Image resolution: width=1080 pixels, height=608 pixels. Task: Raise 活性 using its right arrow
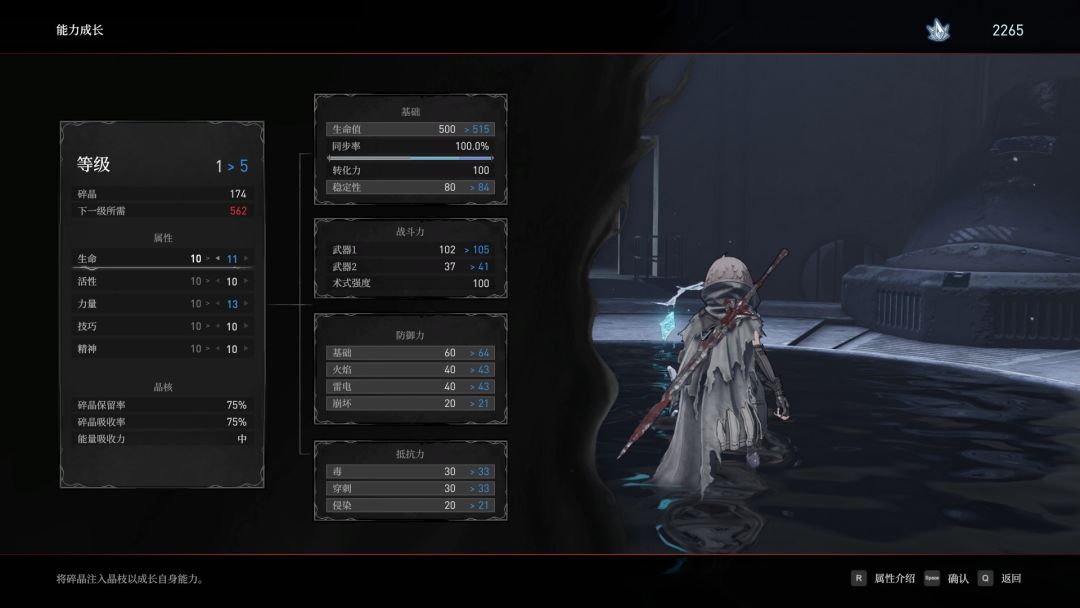(x=246, y=282)
